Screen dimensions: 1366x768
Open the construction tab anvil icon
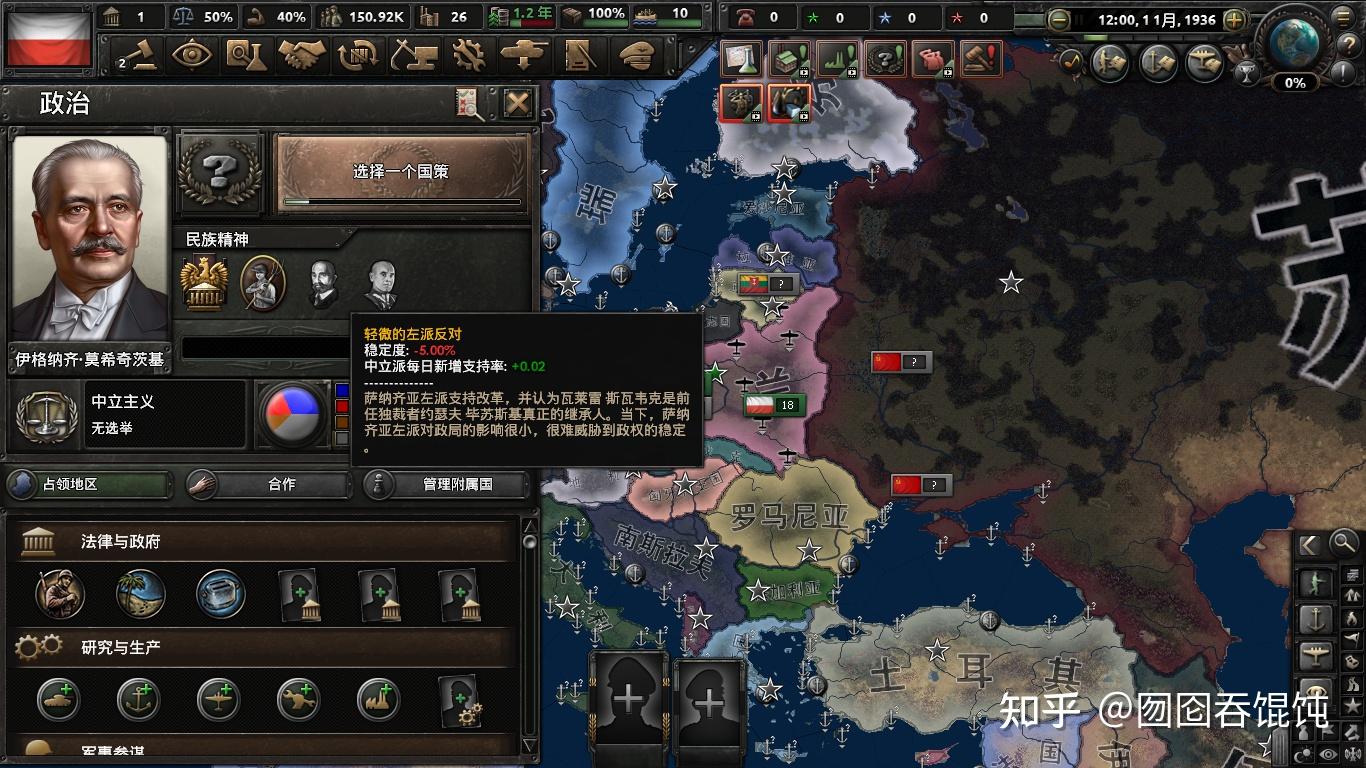(414, 52)
